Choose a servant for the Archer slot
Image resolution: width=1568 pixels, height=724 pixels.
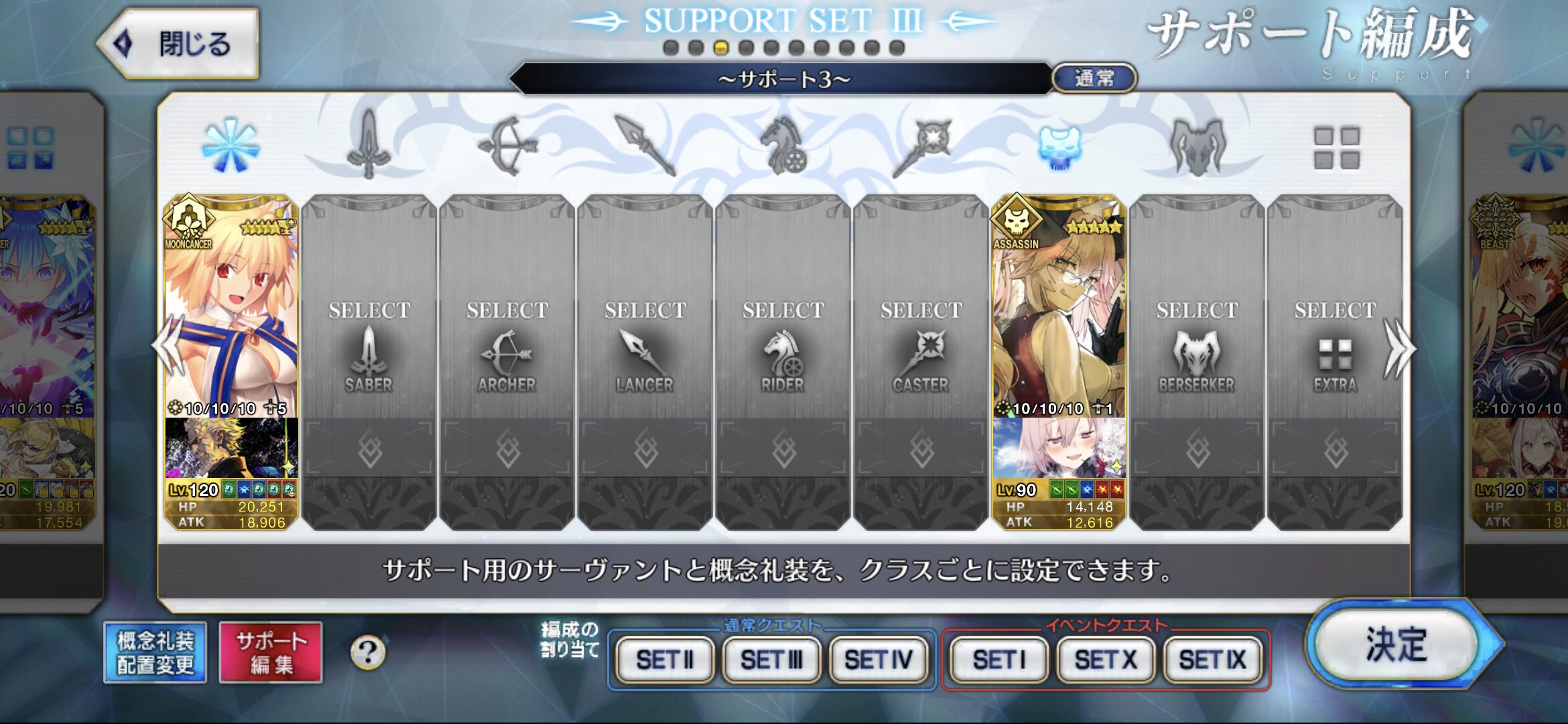[507, 349]
